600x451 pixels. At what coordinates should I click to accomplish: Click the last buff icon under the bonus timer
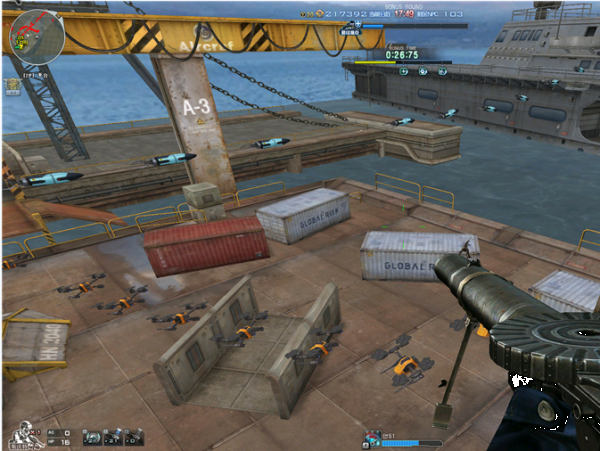(x=441, y=71)
